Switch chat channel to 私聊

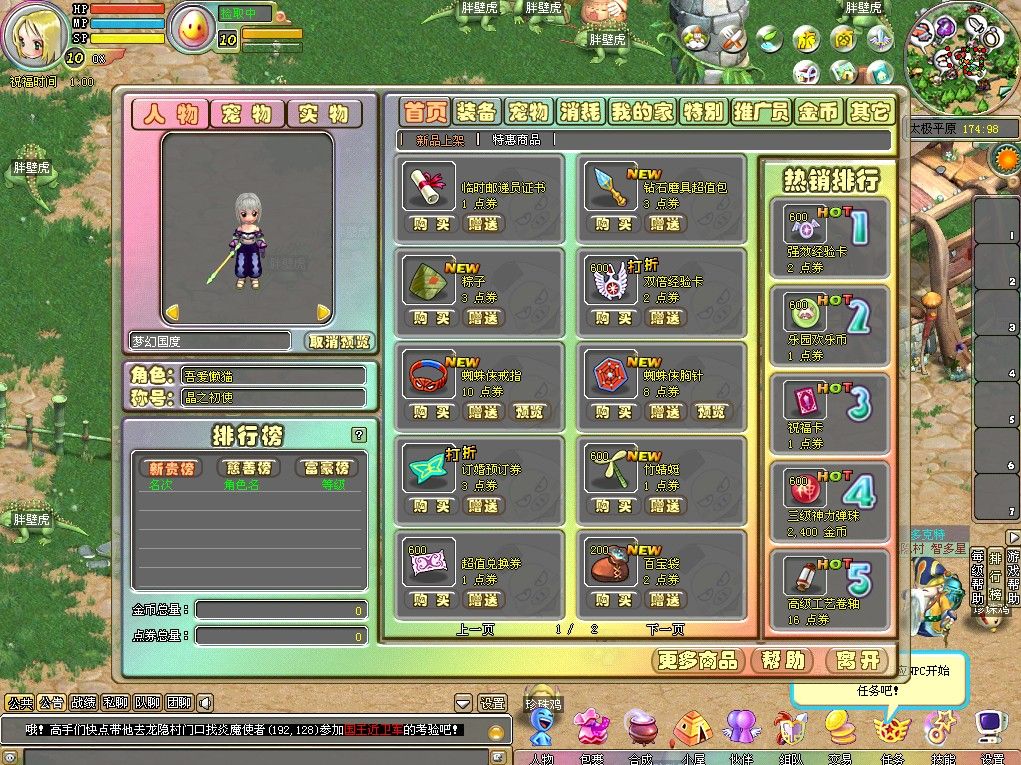pos(116,703)
